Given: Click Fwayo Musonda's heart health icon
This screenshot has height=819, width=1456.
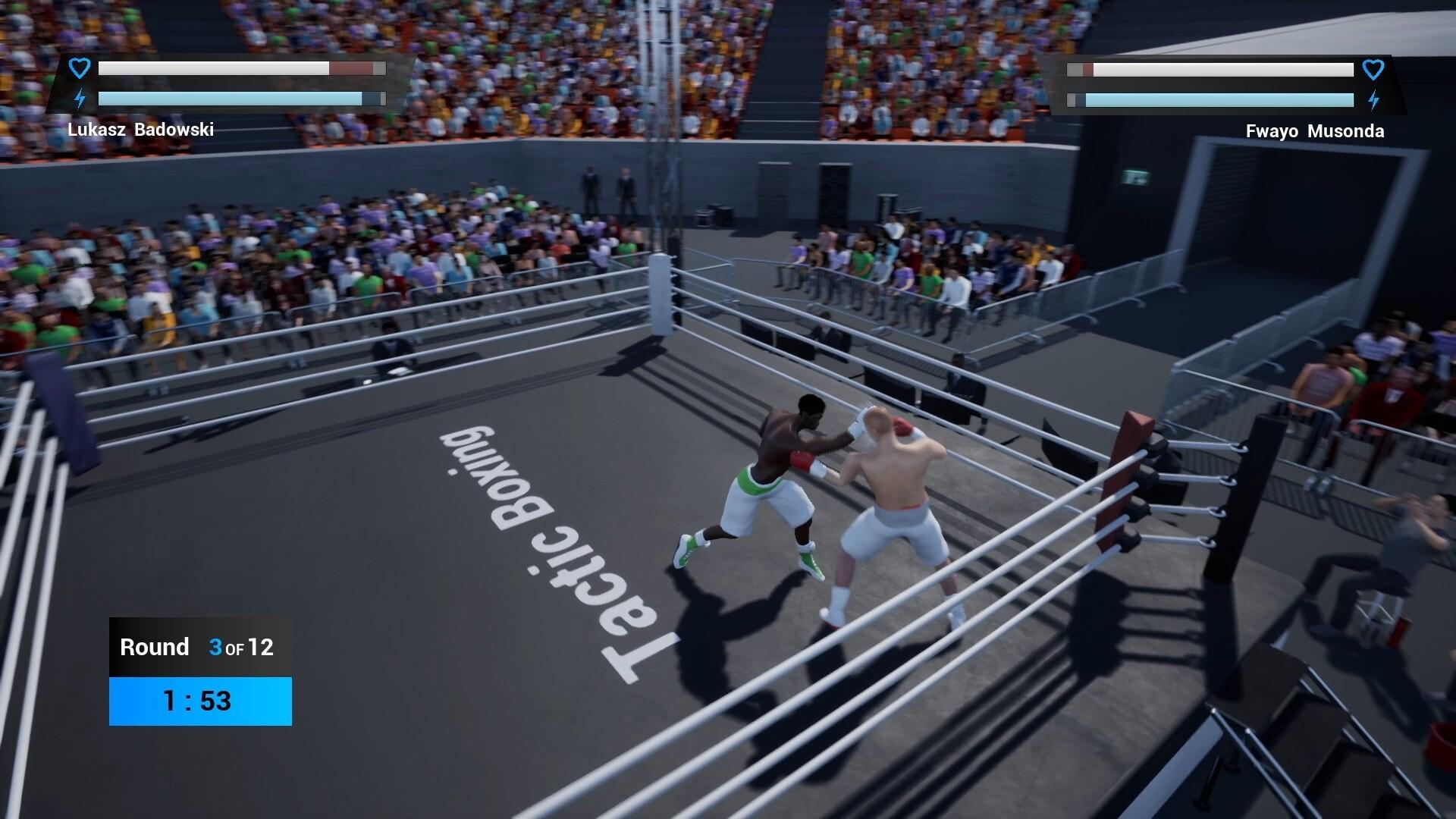Looking at the screenshot, I should click(x=1374, y=70).
